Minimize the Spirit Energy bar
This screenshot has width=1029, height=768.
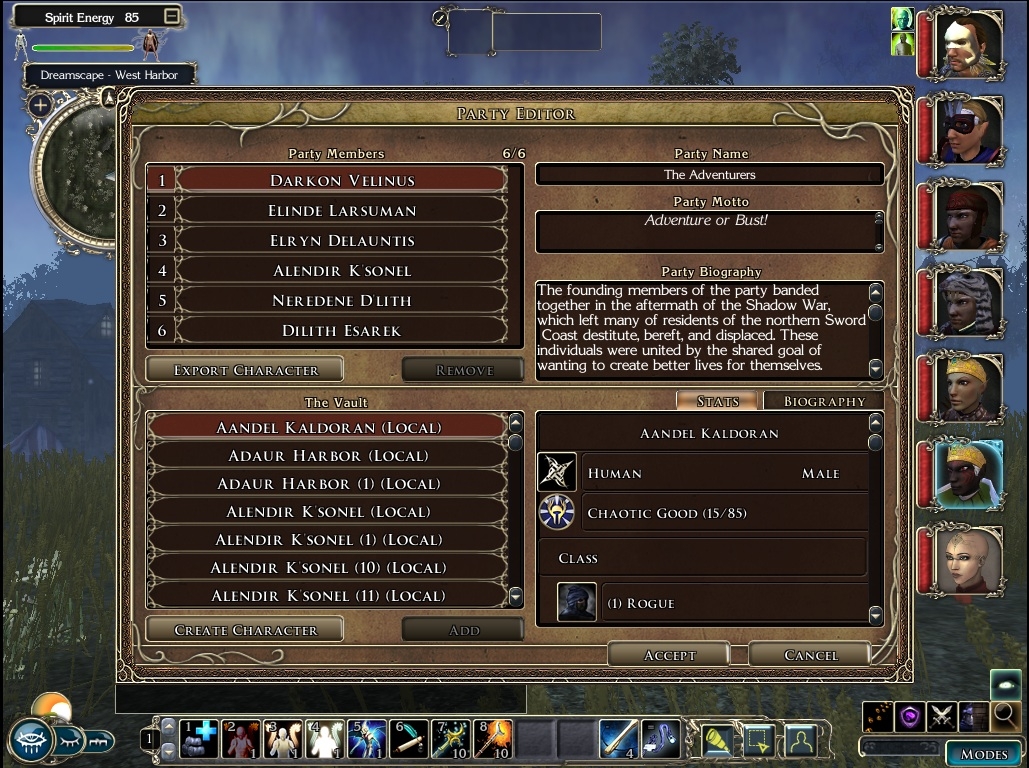172,17
